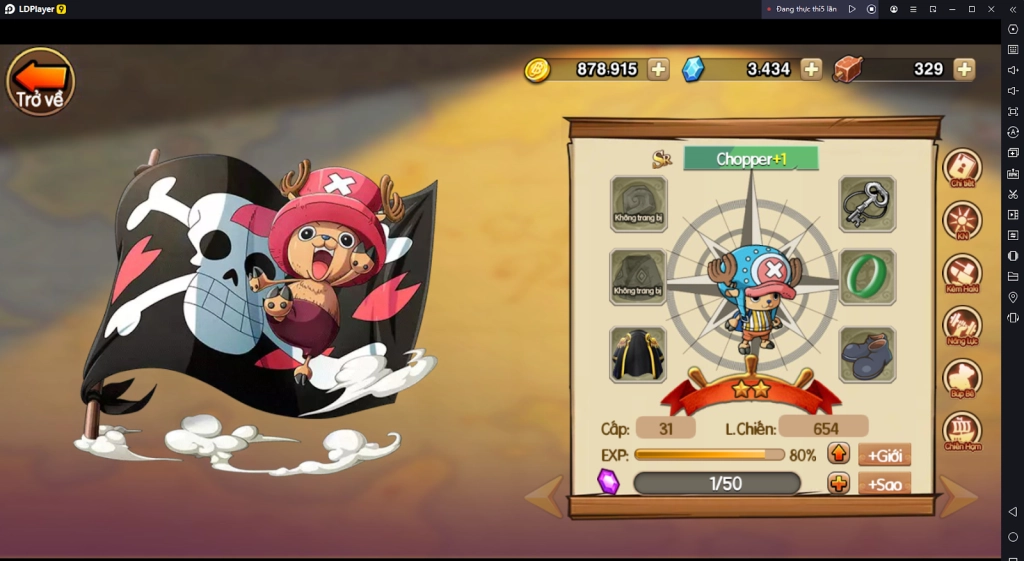Screen dimensions: 1024x561
Task: Select the green jade ring slot
Action: (x=866, y=277)
